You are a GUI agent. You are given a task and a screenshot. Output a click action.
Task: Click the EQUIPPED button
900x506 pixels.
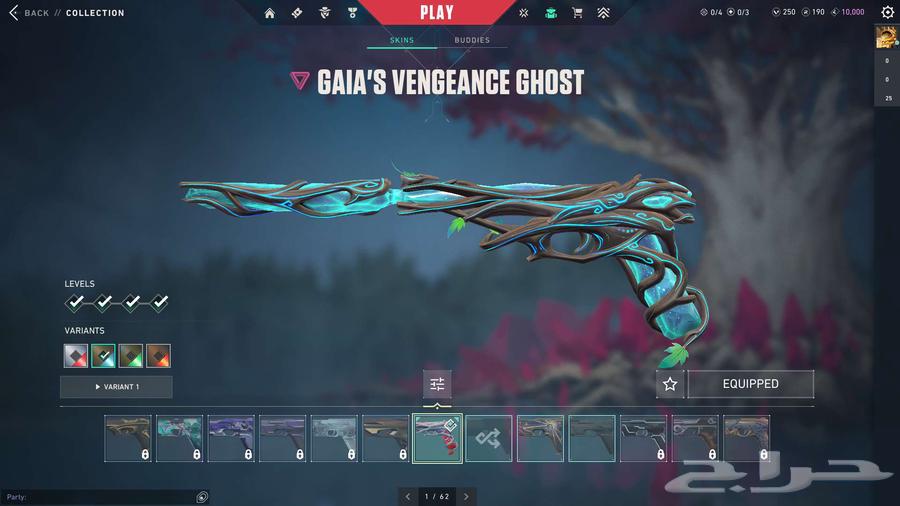coord(750,384)
